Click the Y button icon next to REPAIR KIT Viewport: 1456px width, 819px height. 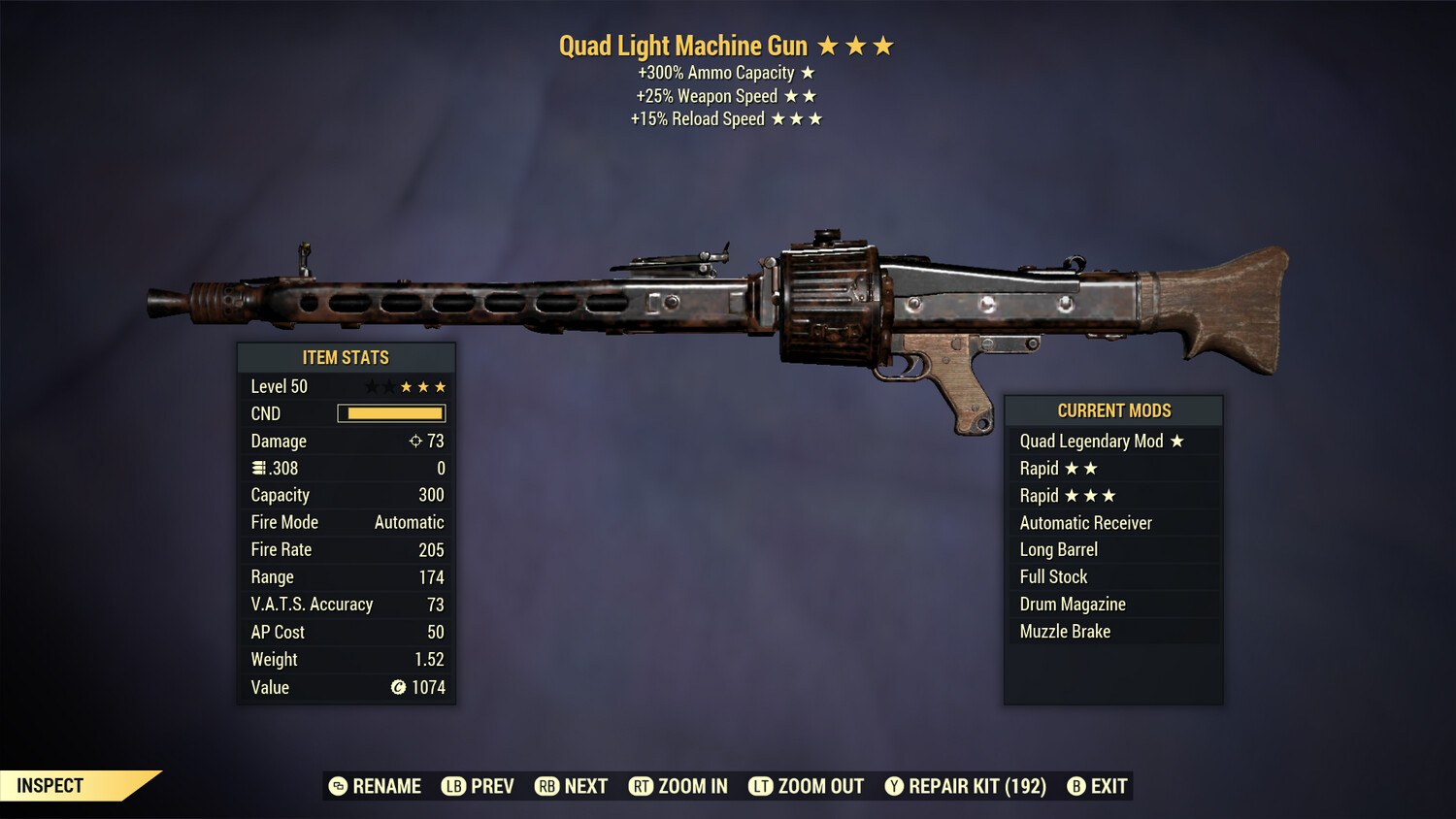pyautogui.click(x=894, y=786)
